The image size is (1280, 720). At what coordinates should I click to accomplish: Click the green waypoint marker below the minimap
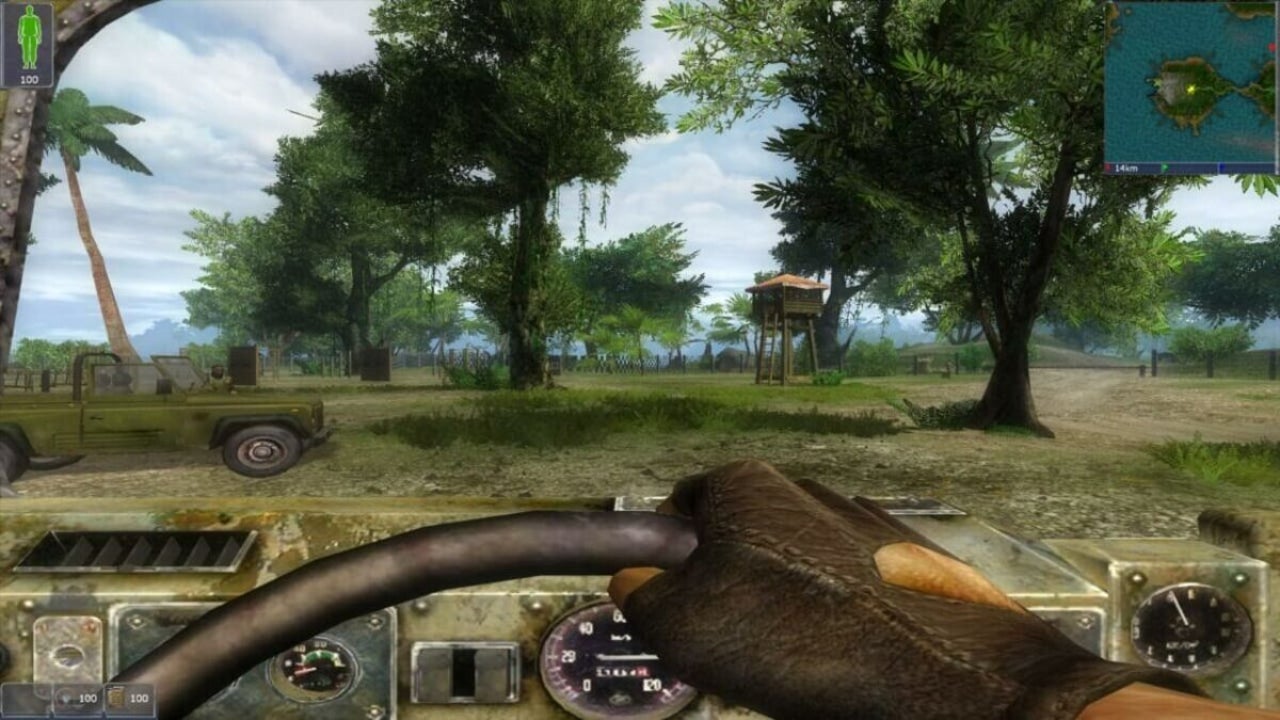1165,166
